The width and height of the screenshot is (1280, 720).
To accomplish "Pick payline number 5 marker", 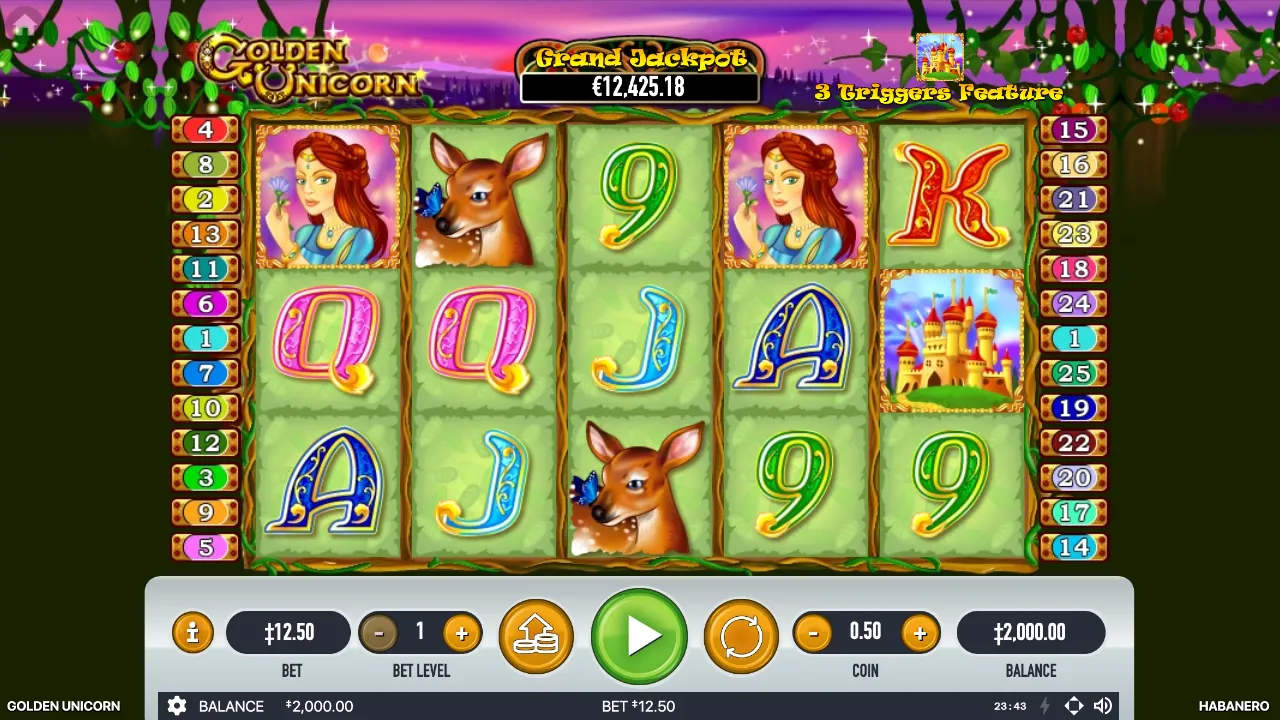I will click(x=205, y=547).
